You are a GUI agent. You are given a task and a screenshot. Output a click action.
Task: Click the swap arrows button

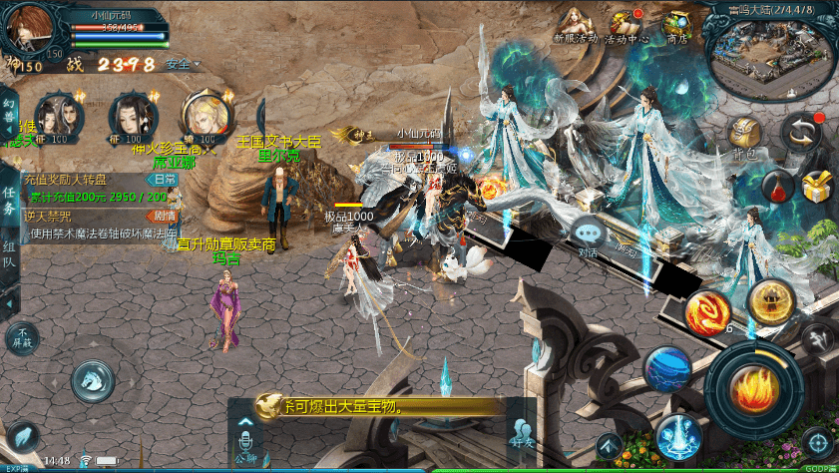[x=800, y=131]
